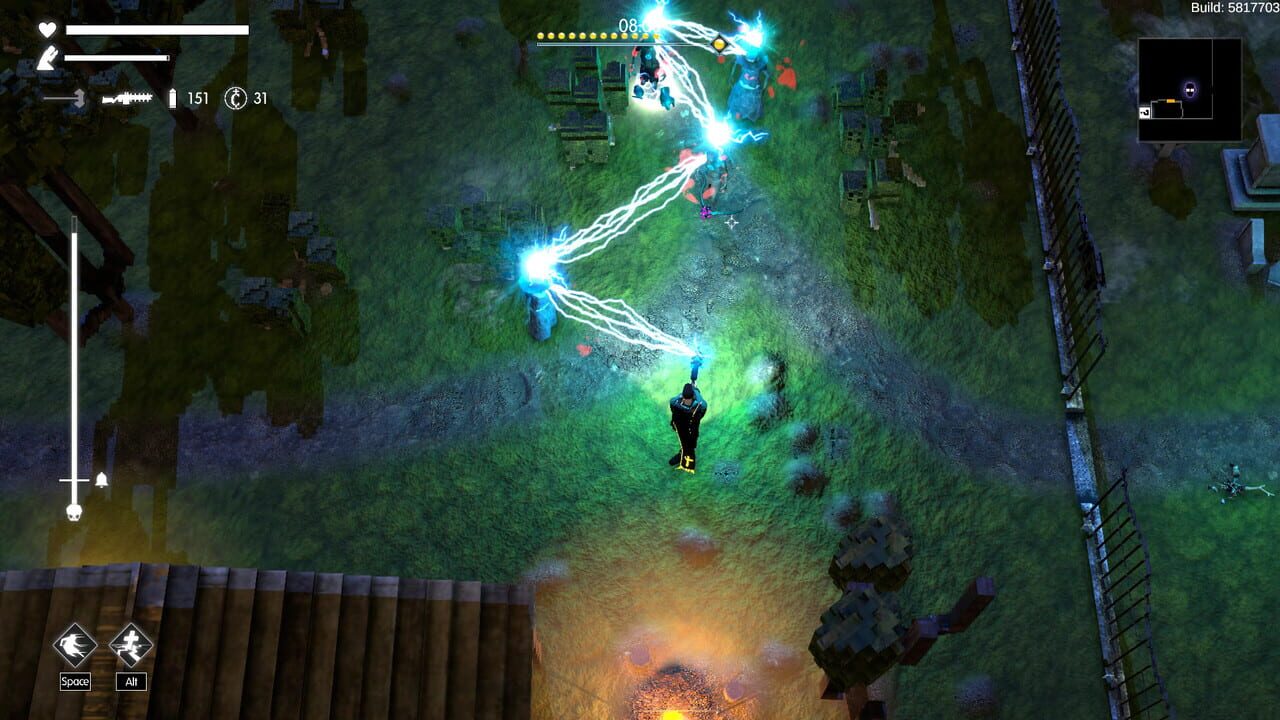Screen dimensions: 1280x720
Task: Click the heart health icon
Action: [x=47, y=30]
